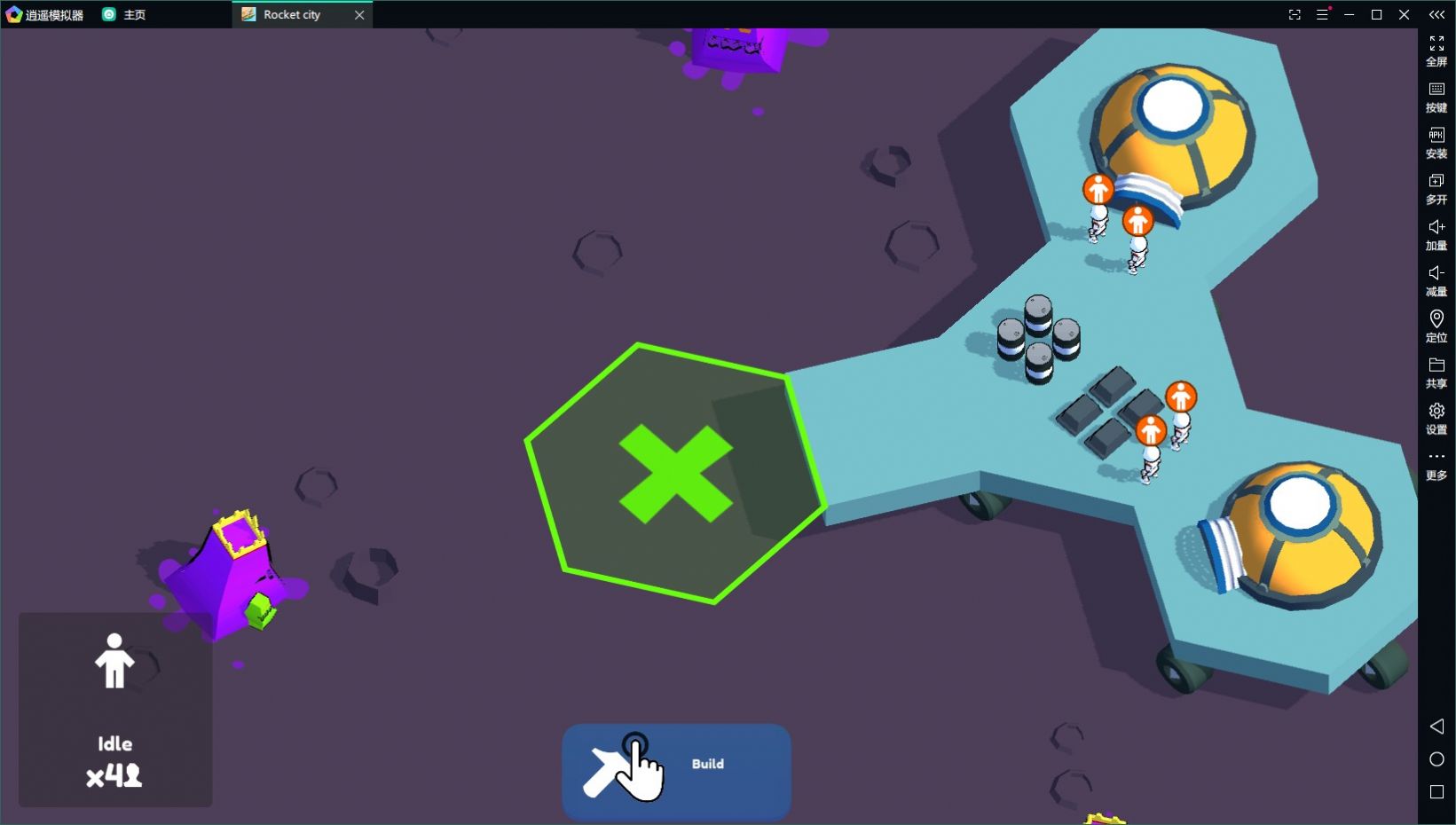The image size is (1456, 825).
Task: Open emulator 设置 settings
Action: coord(1436,418)
